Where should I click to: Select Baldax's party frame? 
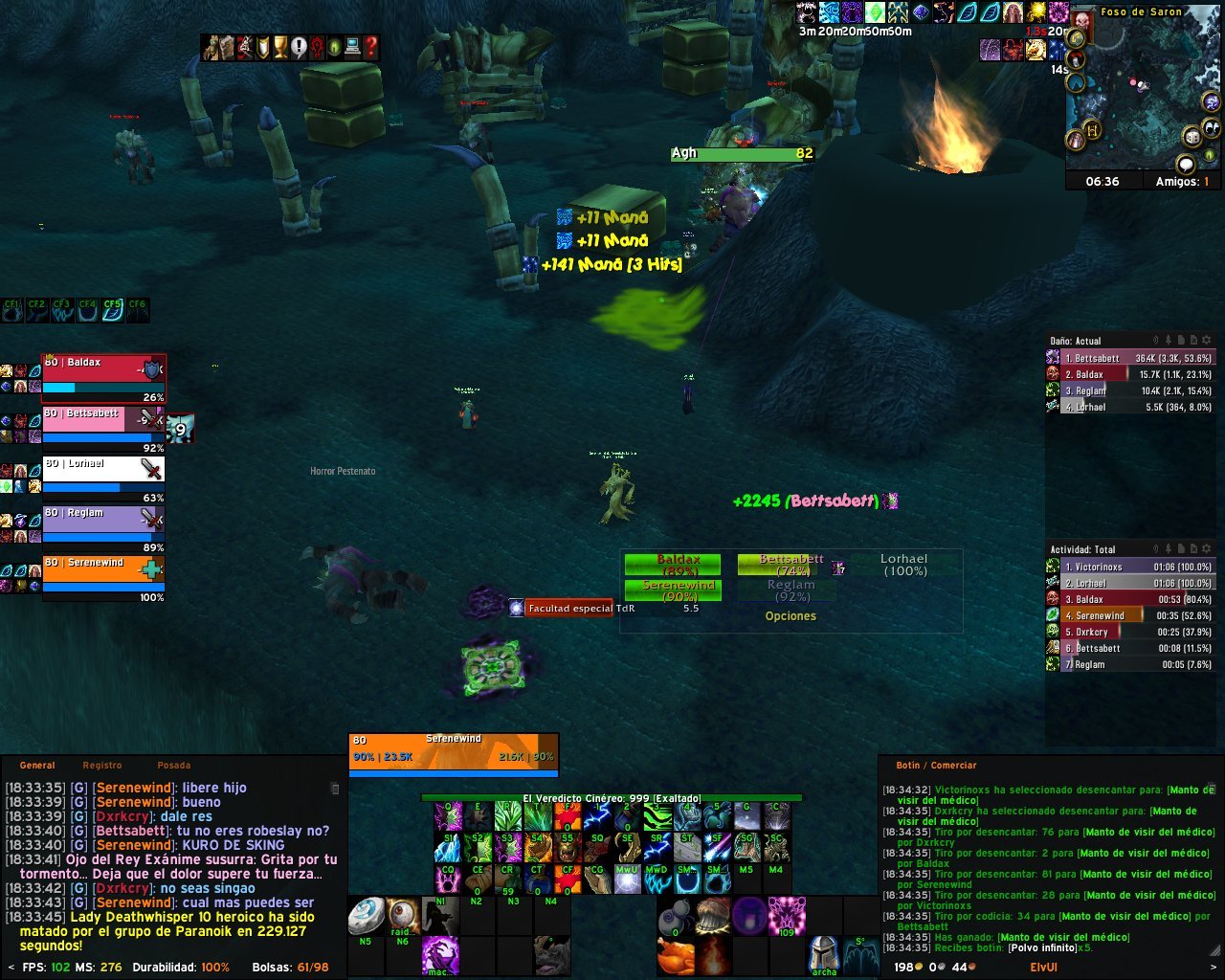(103, 367)
